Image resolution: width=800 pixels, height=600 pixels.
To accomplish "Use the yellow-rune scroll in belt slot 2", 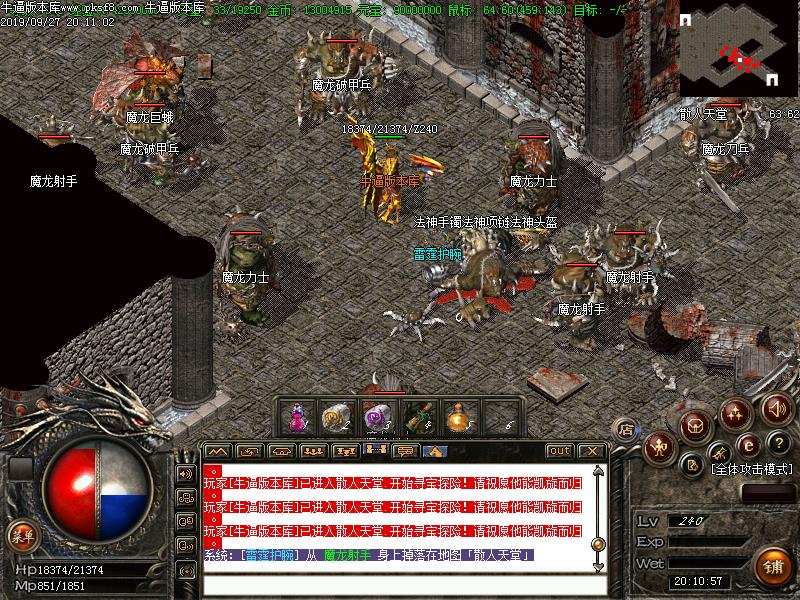I will [333, 415].
